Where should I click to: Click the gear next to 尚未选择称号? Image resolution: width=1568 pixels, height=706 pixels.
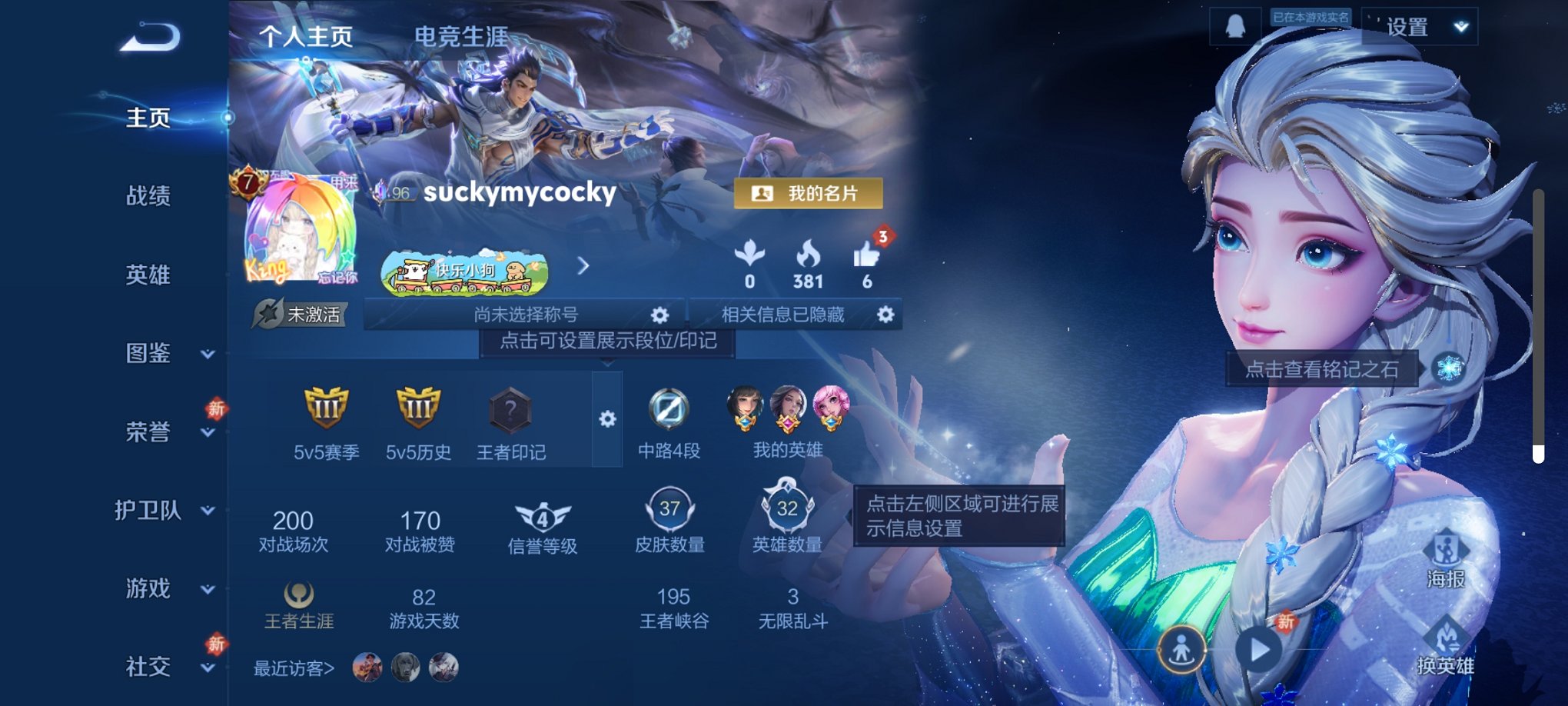pyautogui.click(x=661, y=315)
